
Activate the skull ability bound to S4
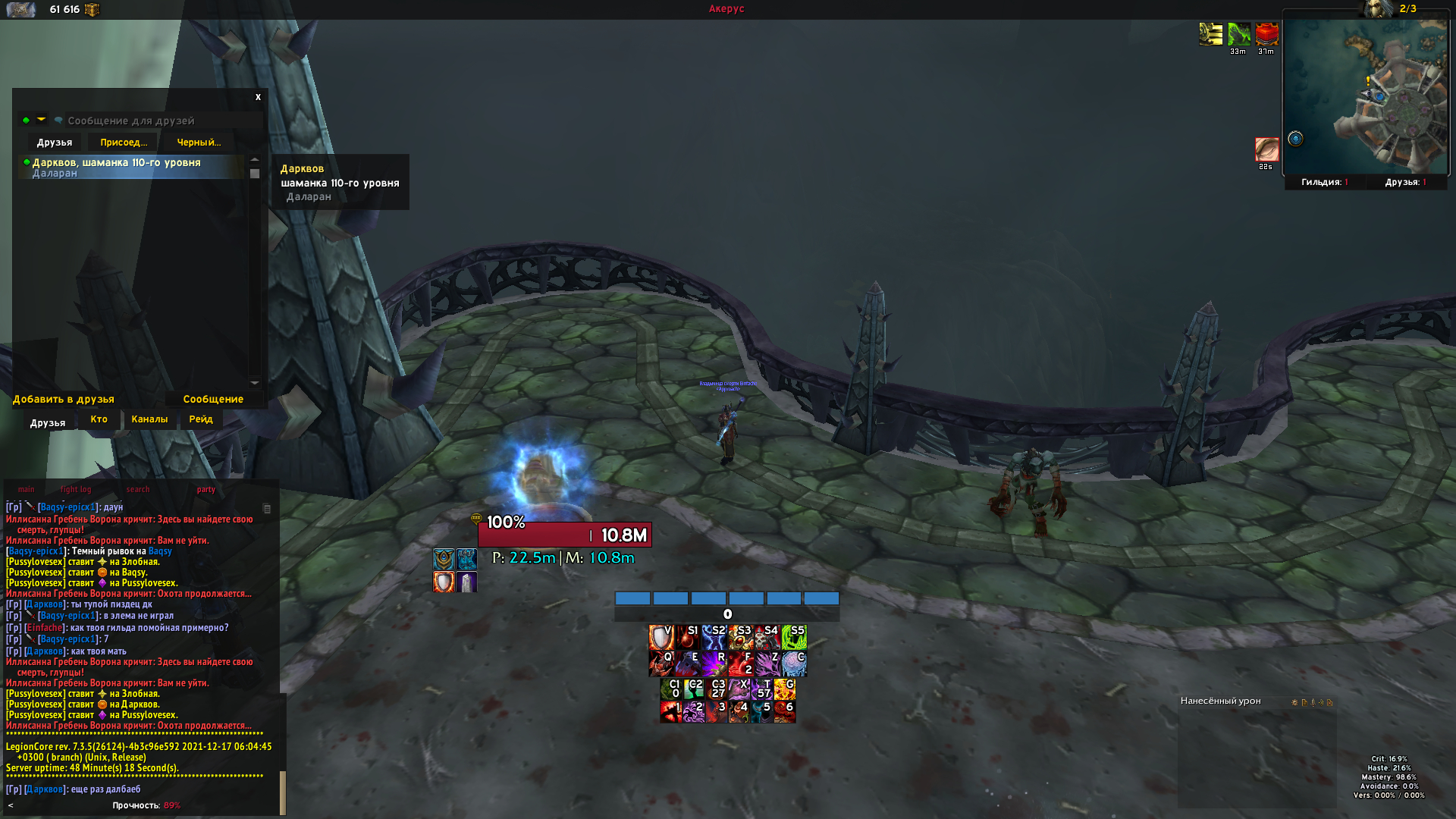pos(767,637)
